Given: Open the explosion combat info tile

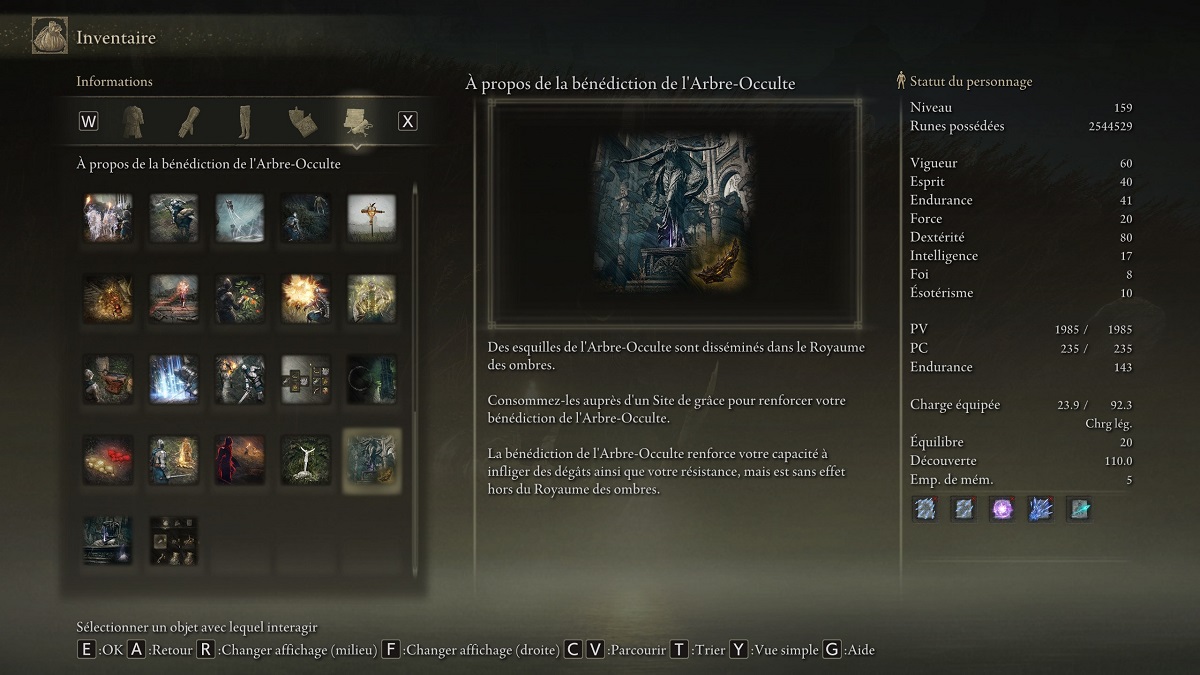Looking at the screenshot, I should pos(305,298).
